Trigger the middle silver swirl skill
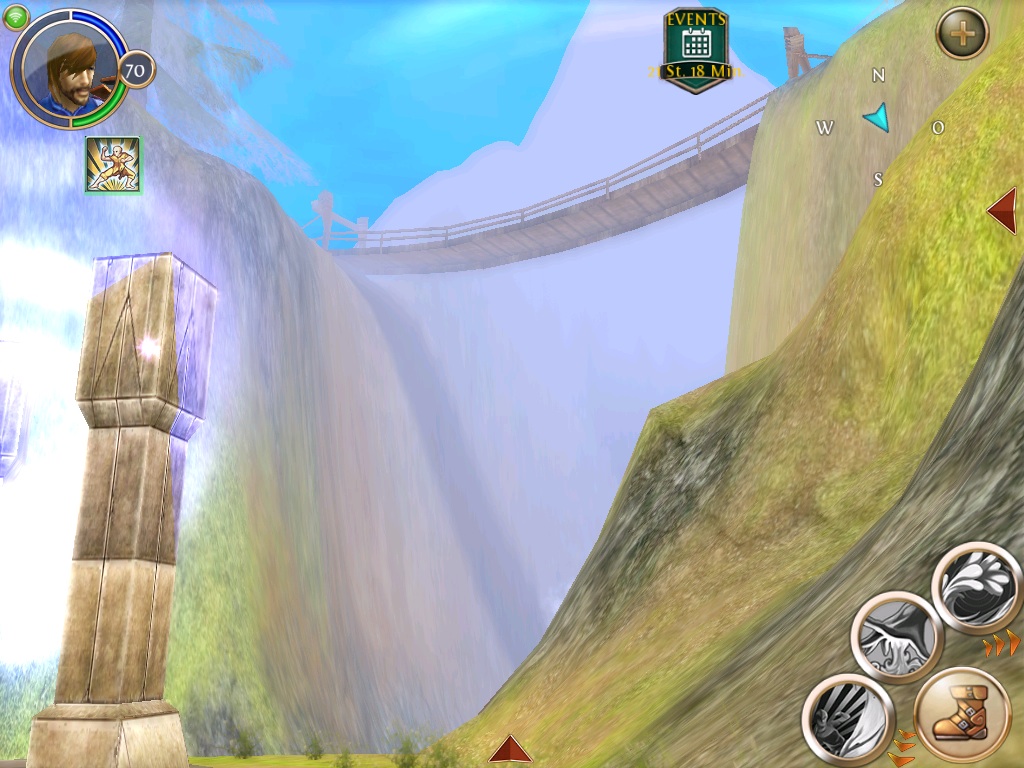Image resolution: width=1024 pixels, height=768 pixels. click(x=897, y=637)
